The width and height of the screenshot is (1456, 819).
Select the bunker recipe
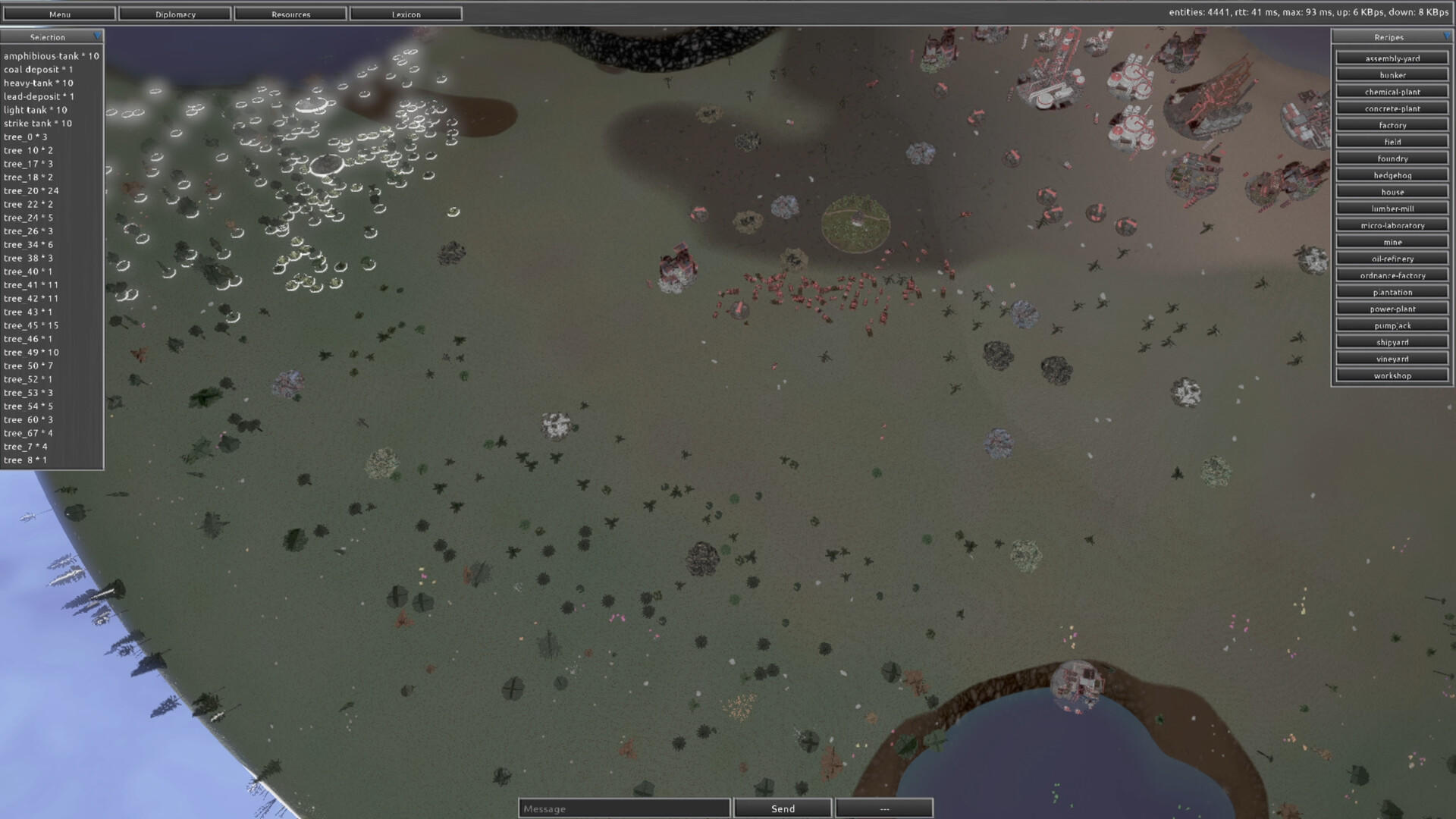(1392, 74)
